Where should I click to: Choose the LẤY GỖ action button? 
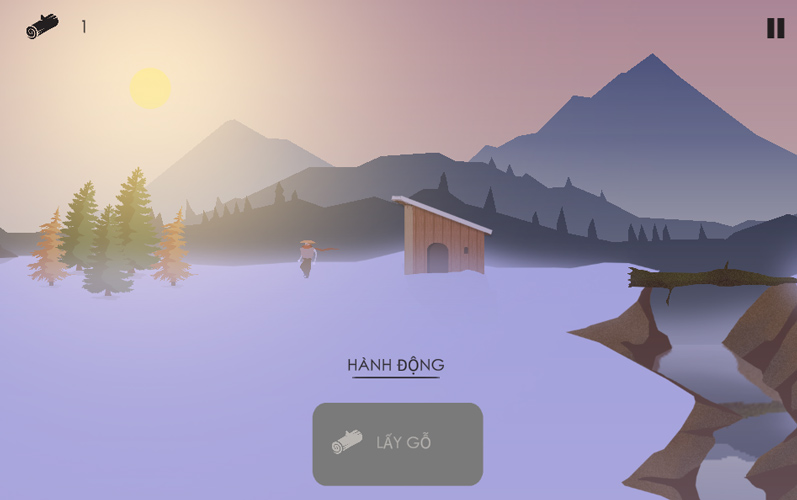pos(398,443)
